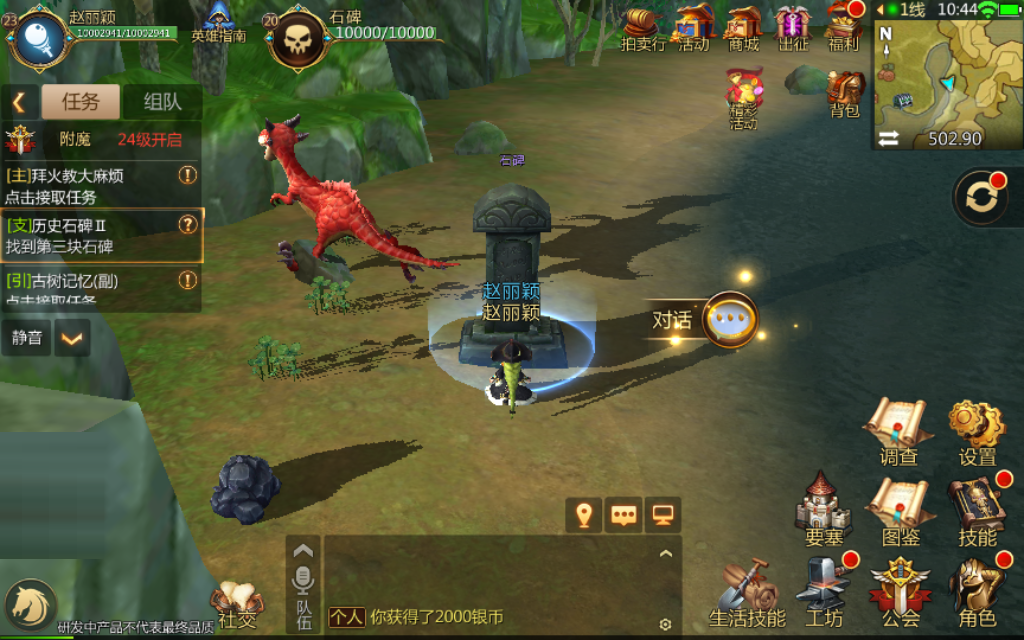Open the 图鉴 codex
This screenshot has height=640, width=1024.
[900, 511]
